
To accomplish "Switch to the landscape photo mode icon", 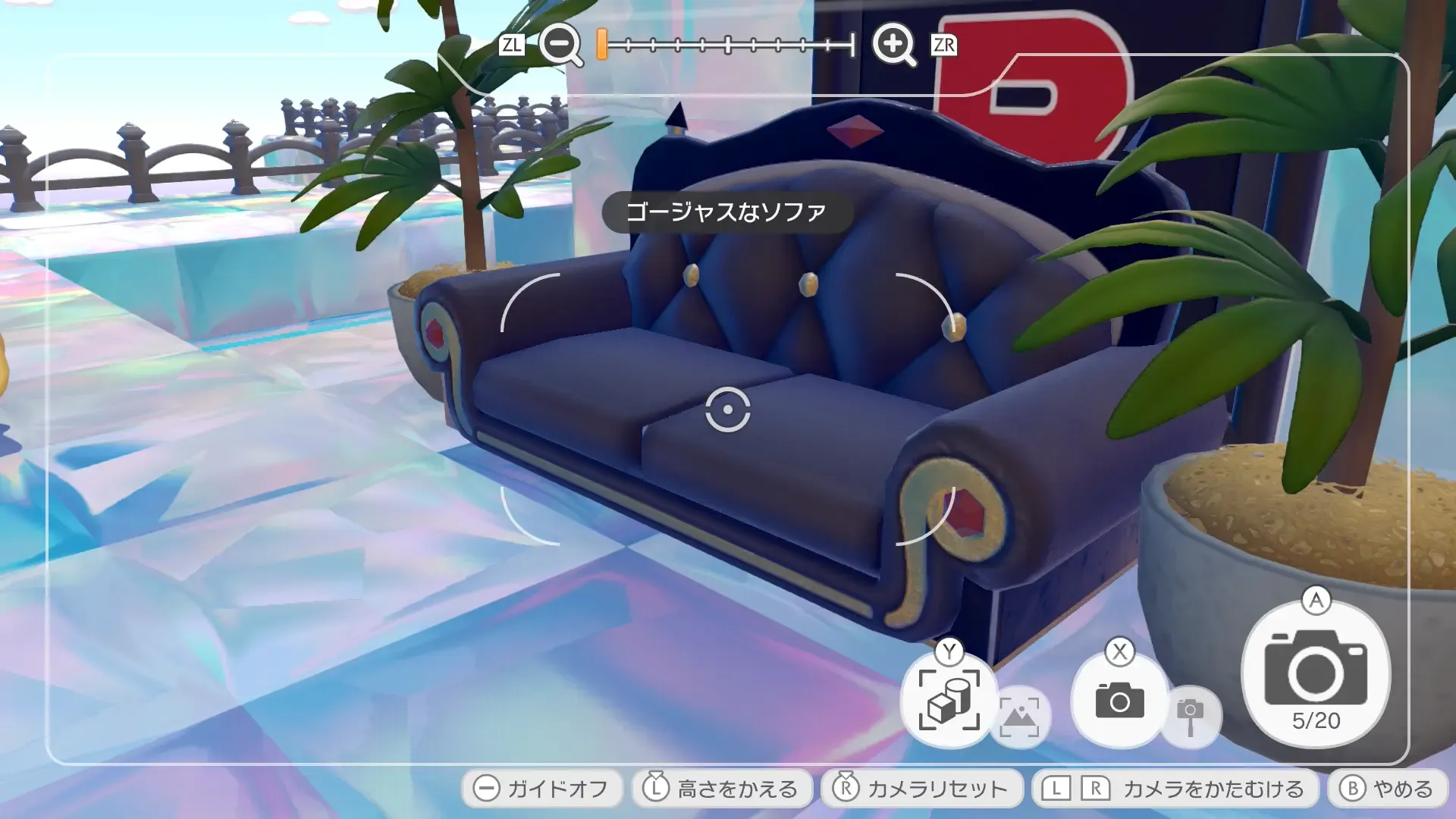I will (1023, 716).
